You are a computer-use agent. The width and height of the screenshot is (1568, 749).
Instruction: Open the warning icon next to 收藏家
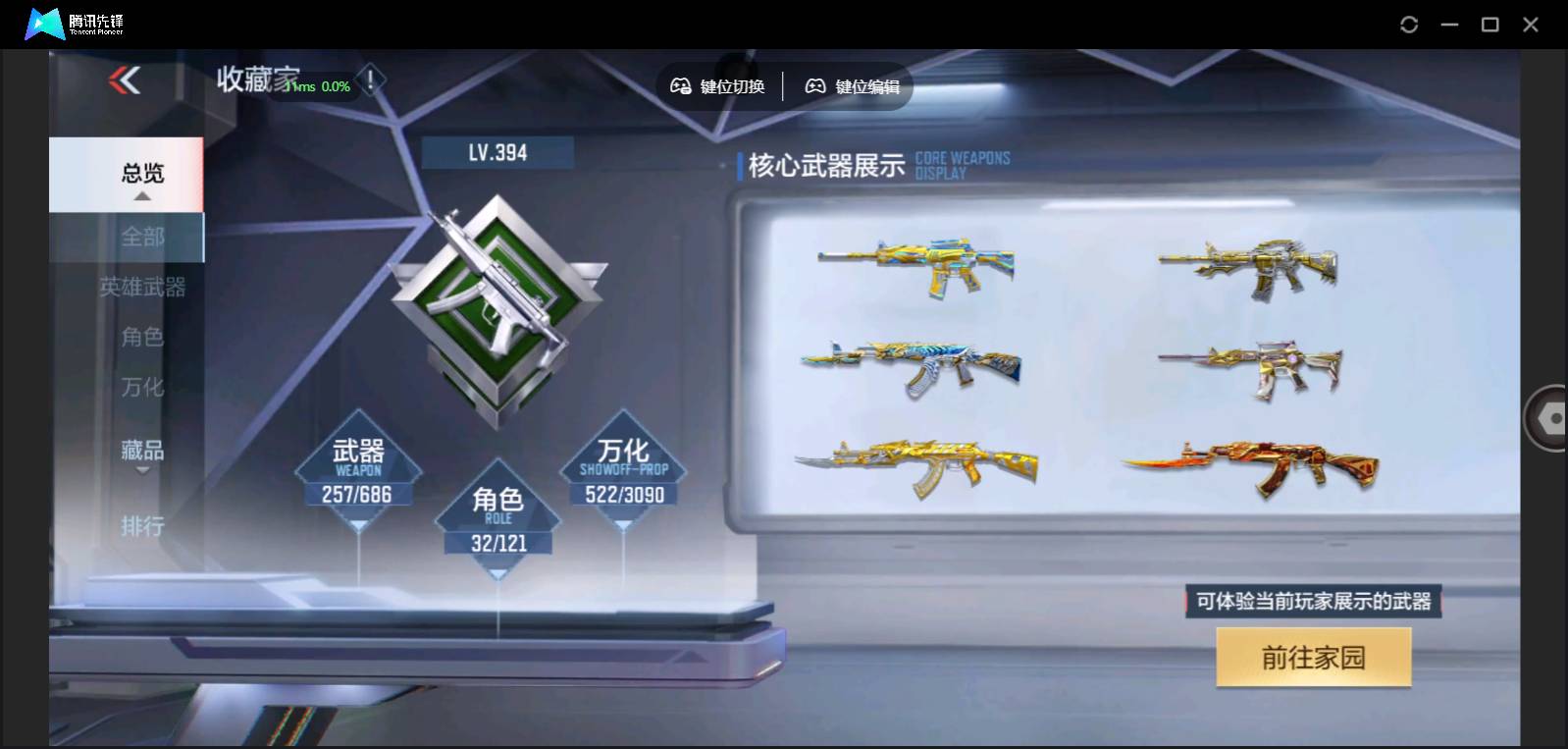click(x=370, y=81)
